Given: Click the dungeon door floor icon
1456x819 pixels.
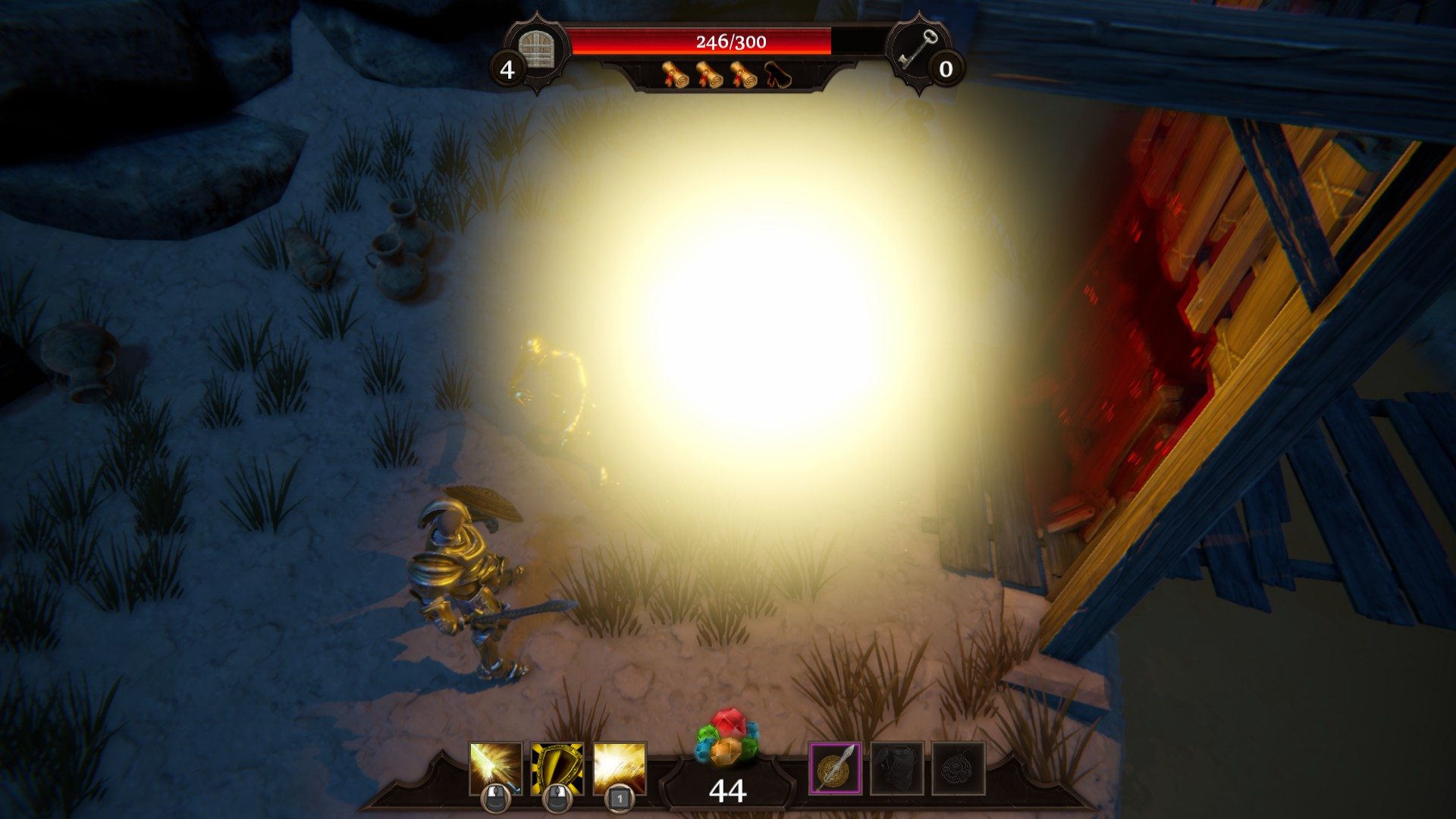Looking at the screenshot, I should coord(539,49).
